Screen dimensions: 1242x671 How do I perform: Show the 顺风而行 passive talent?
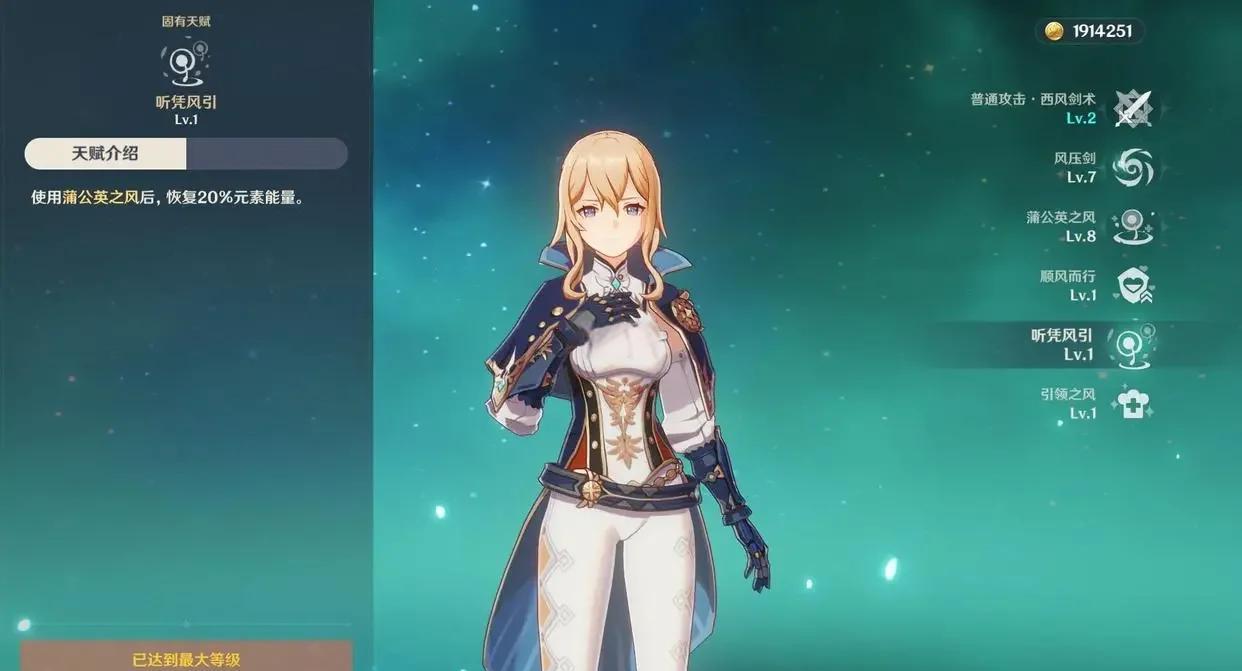(x=1132, y=285)
